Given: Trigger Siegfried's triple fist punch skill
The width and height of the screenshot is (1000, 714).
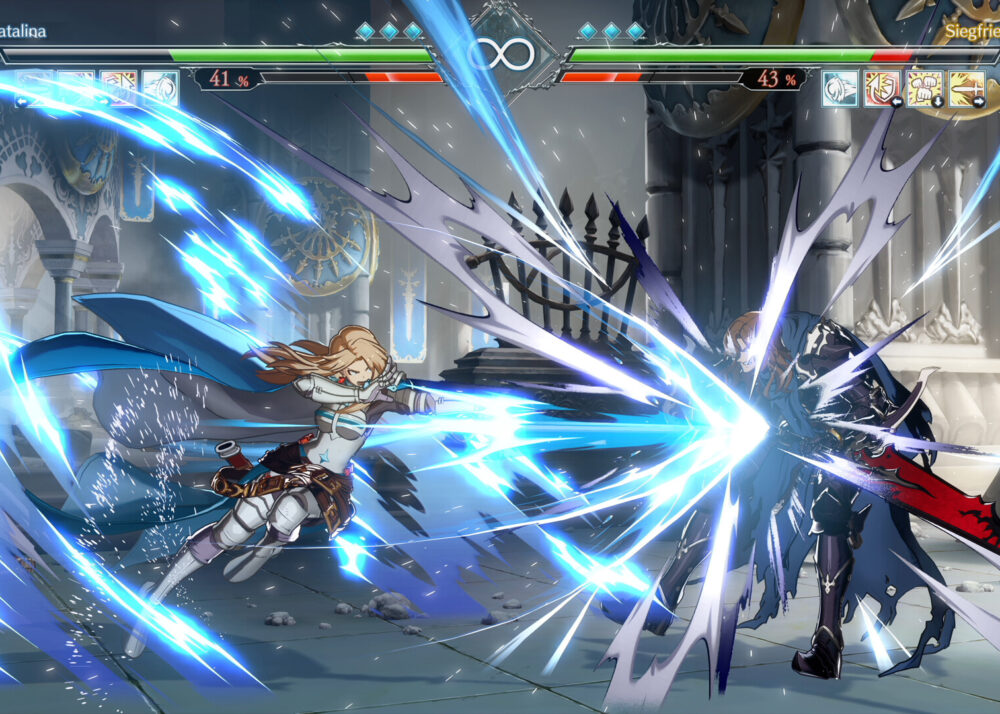Looking at the screenshot, I should pos(924,88).
